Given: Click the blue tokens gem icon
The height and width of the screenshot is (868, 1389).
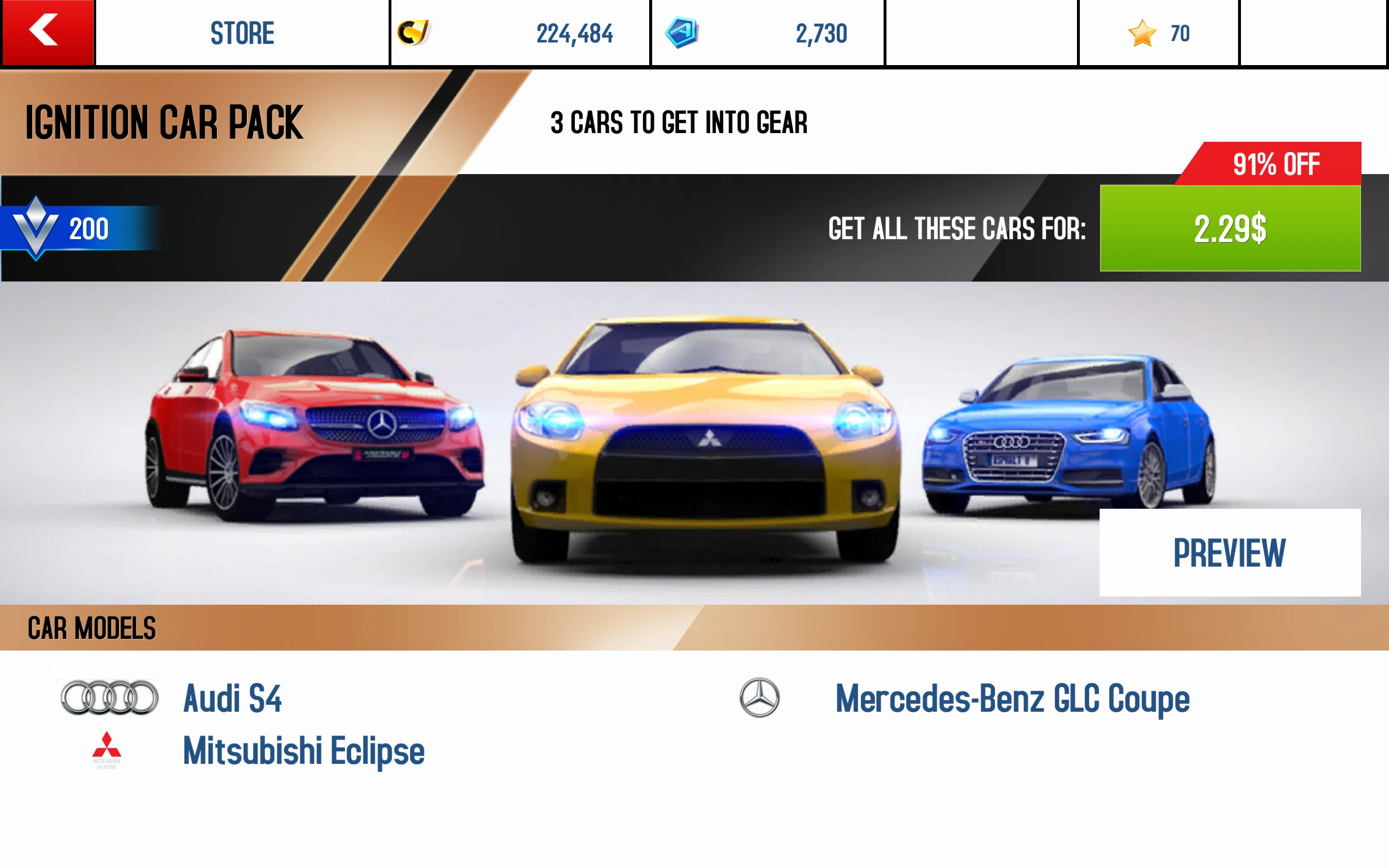Looking at the screenshot, I should tap(682, 33).
